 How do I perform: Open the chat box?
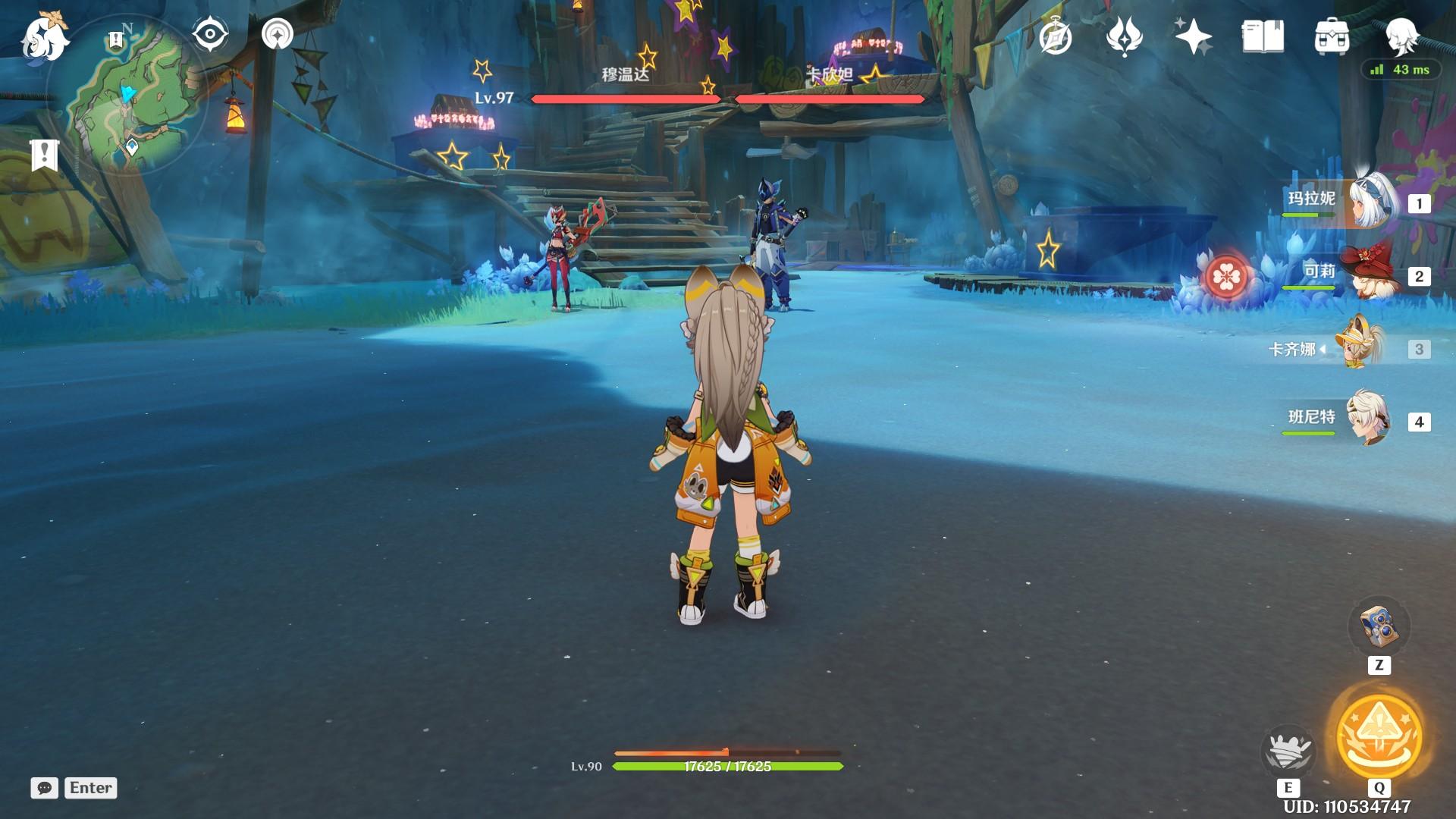[45, 788]
